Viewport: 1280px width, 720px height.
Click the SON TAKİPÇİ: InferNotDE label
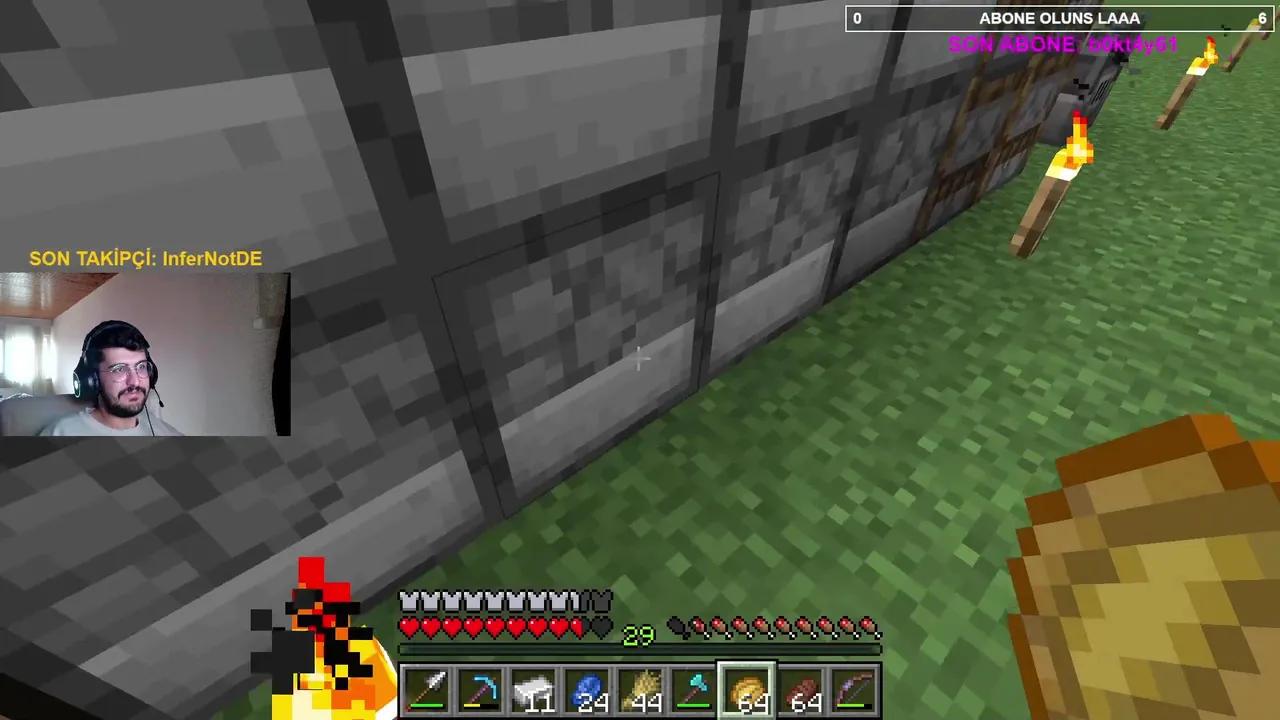point(144,258)
